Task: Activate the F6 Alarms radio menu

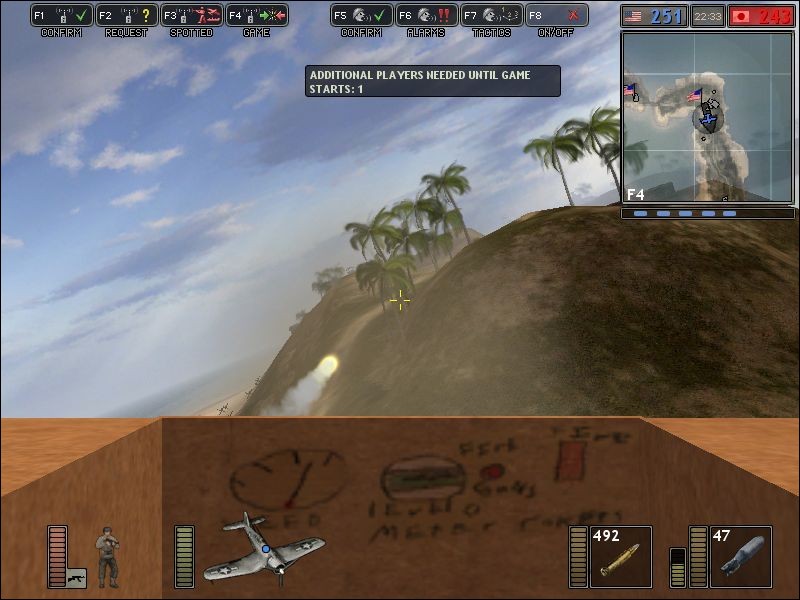Action: tap(427, 16)
